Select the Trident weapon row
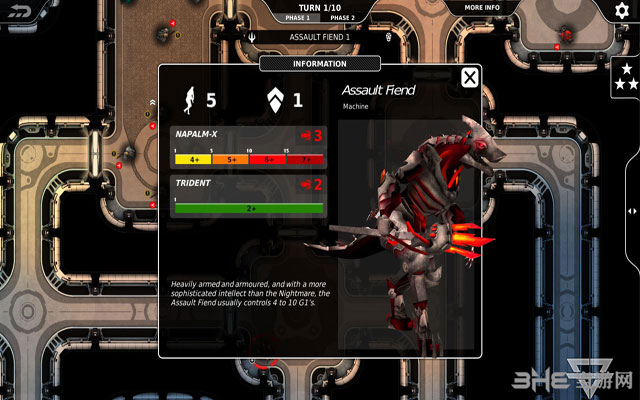Viewport: 640px width, 400px height. 249,196
